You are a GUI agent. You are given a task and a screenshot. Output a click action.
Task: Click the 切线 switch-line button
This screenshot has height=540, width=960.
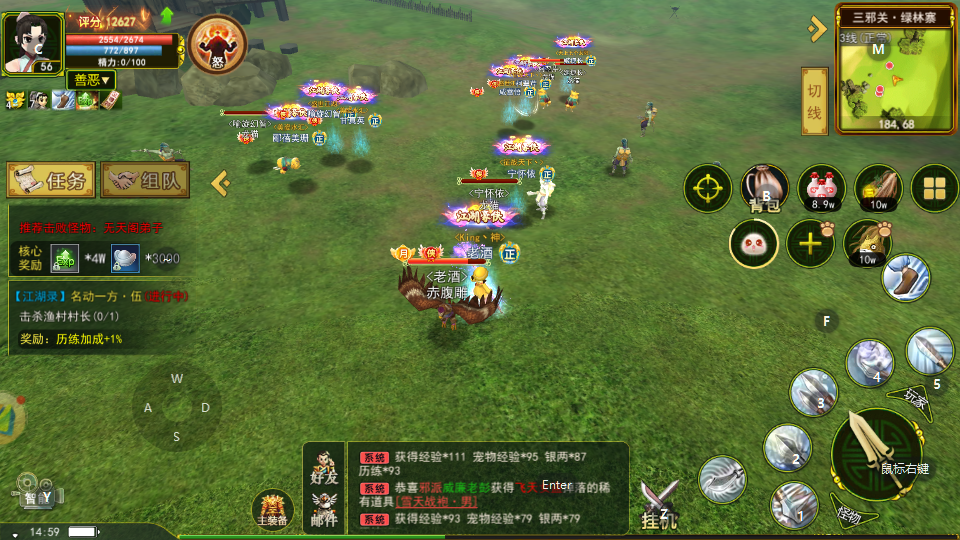click(x=814, y=102)
